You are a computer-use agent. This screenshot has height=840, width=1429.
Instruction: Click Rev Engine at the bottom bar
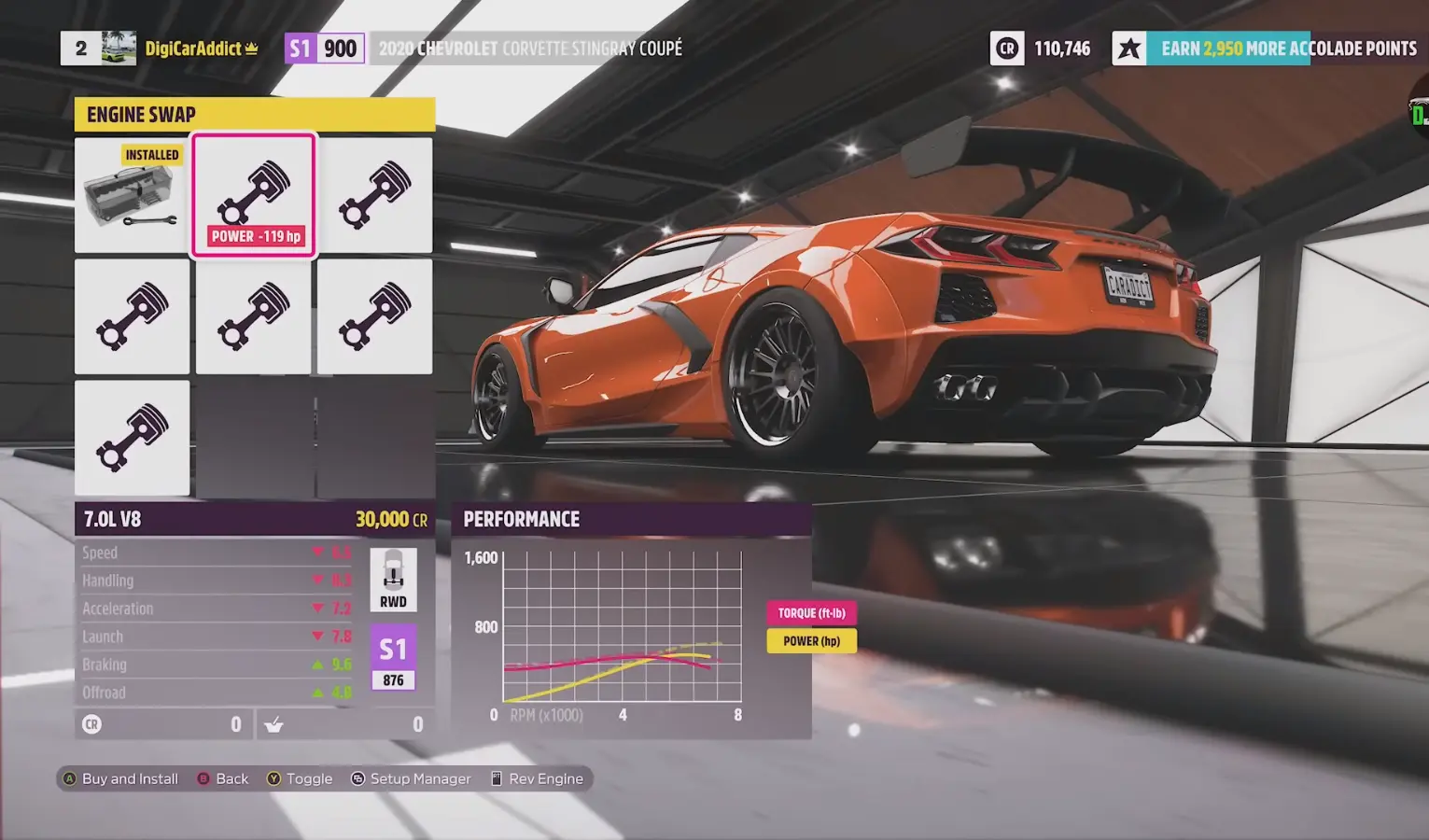(538, 777)
